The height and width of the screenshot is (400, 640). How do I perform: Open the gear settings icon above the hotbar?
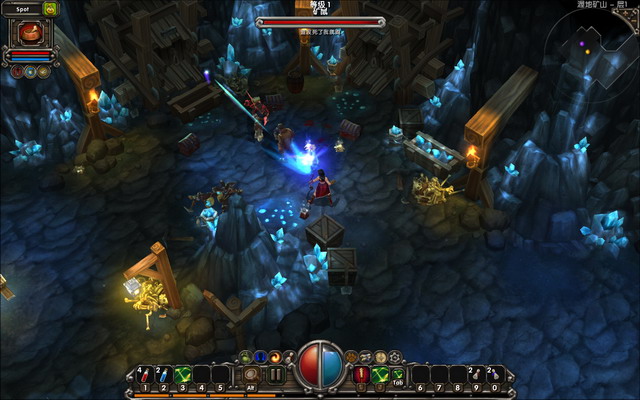tap(394, 356)
